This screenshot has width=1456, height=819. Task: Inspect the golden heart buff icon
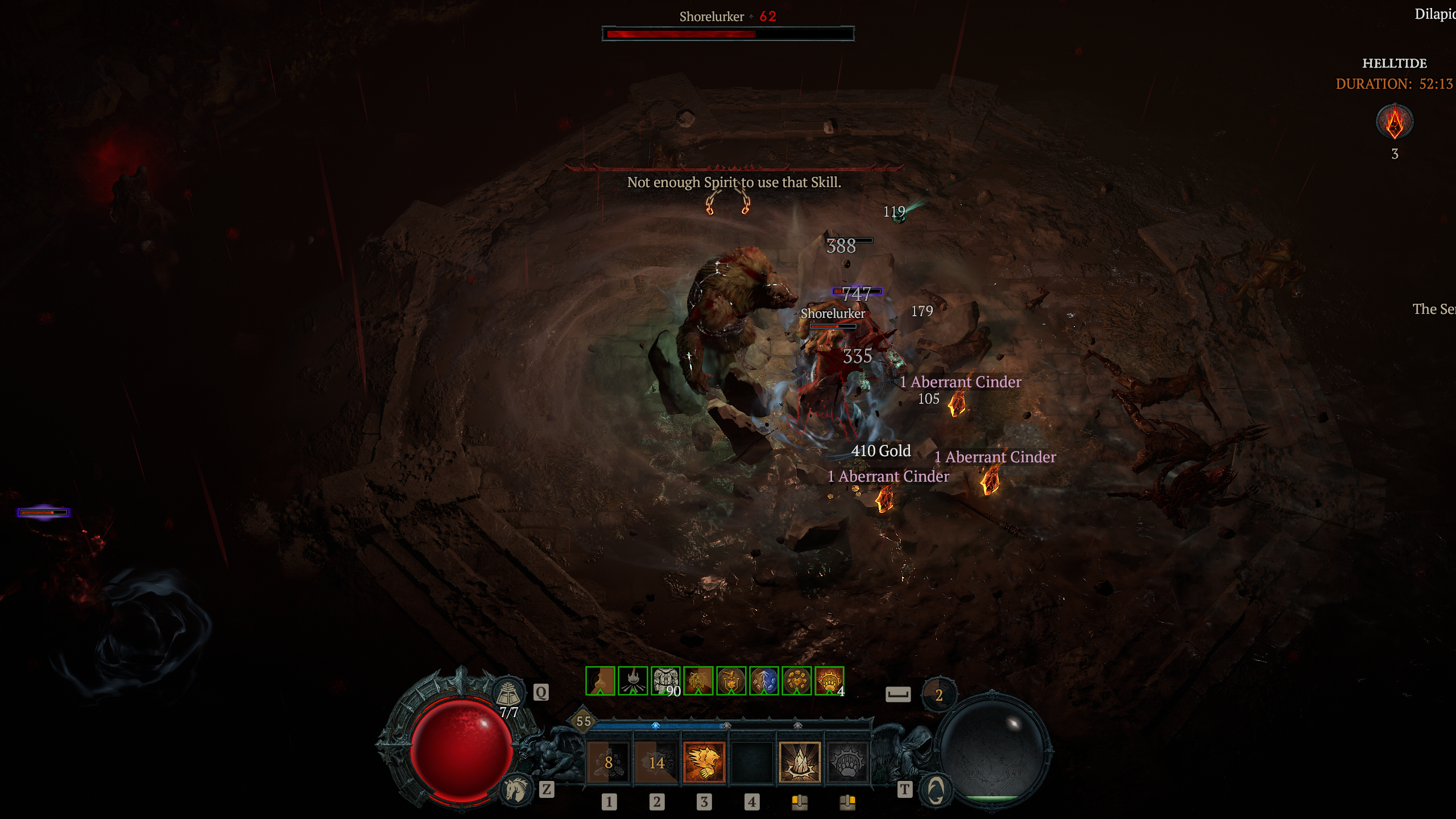click(797, 681)
